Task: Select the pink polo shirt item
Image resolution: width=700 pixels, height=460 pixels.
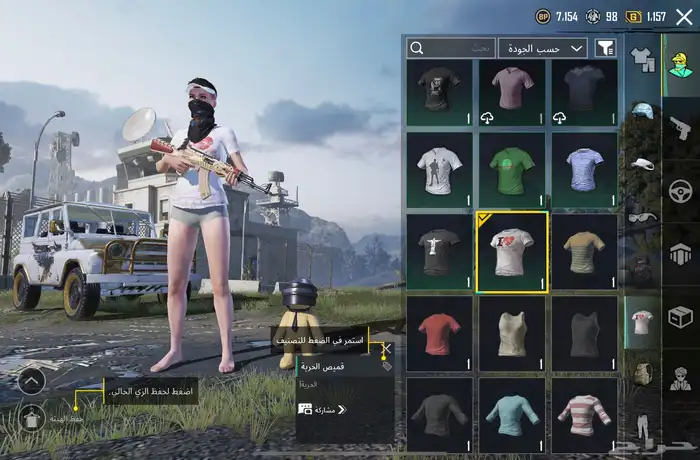Action: tap(511, 91)
